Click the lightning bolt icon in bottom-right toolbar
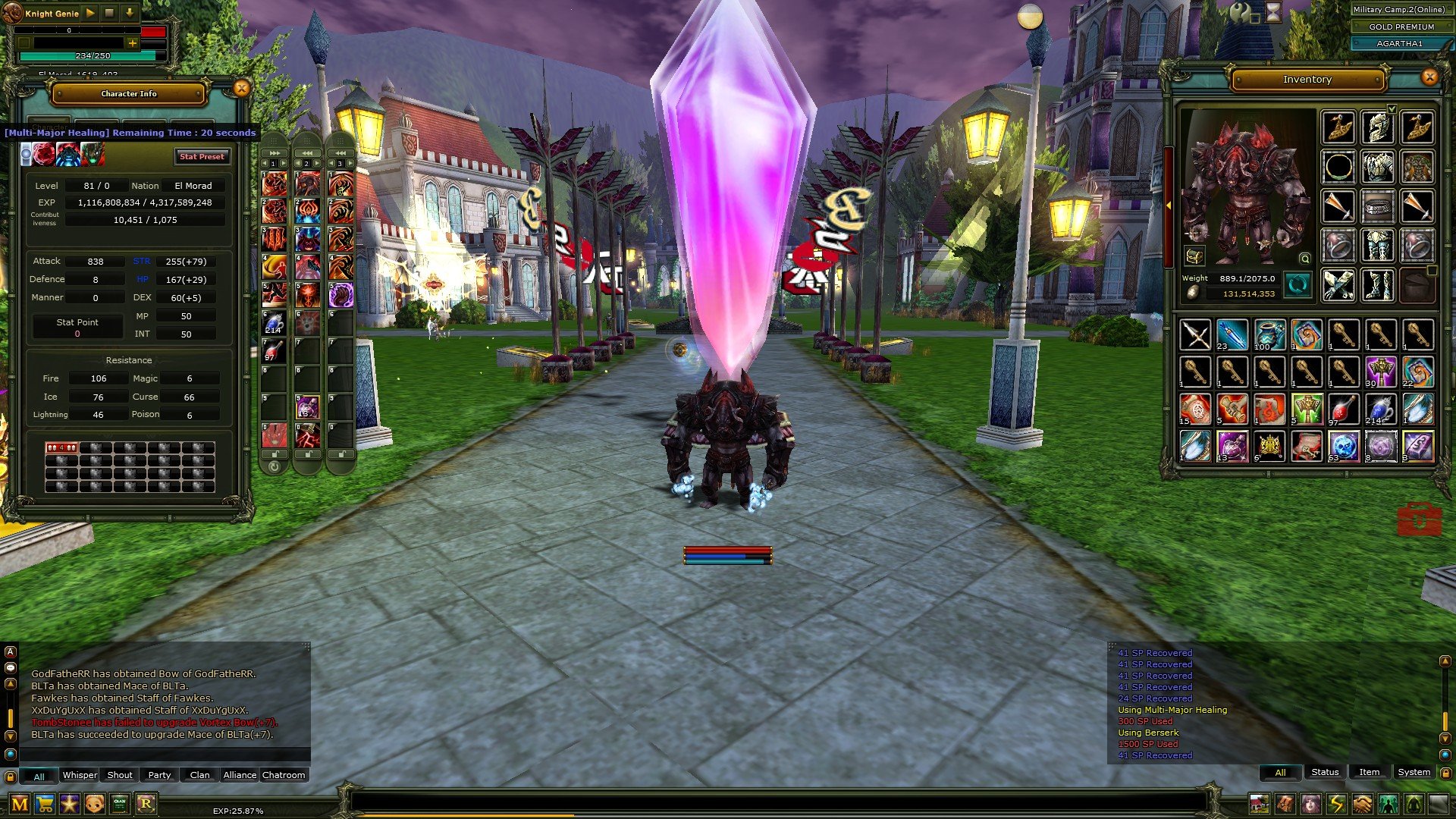 point(1335,805)
